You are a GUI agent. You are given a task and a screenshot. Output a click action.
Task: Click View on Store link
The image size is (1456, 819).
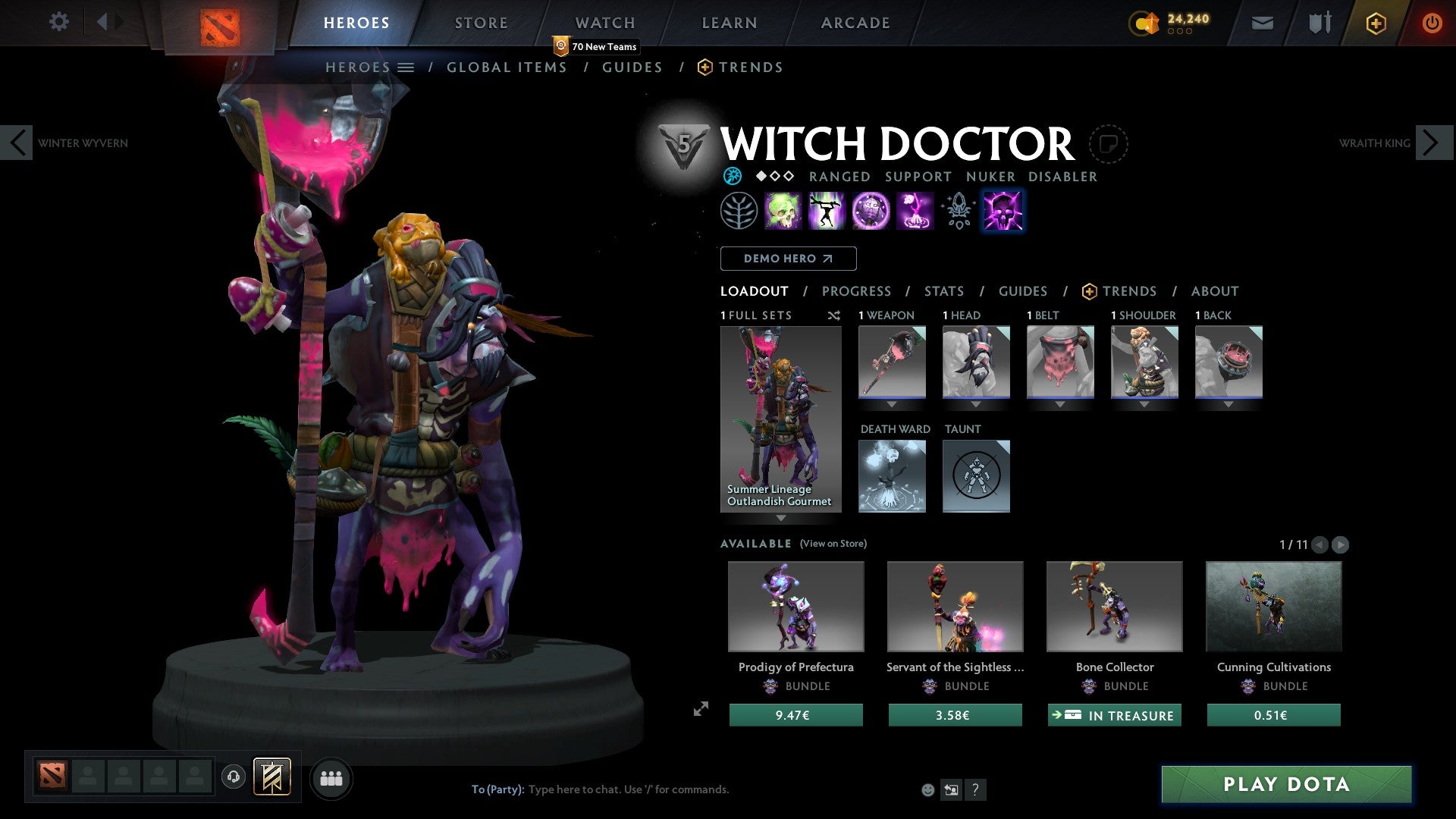pos(833,544)
